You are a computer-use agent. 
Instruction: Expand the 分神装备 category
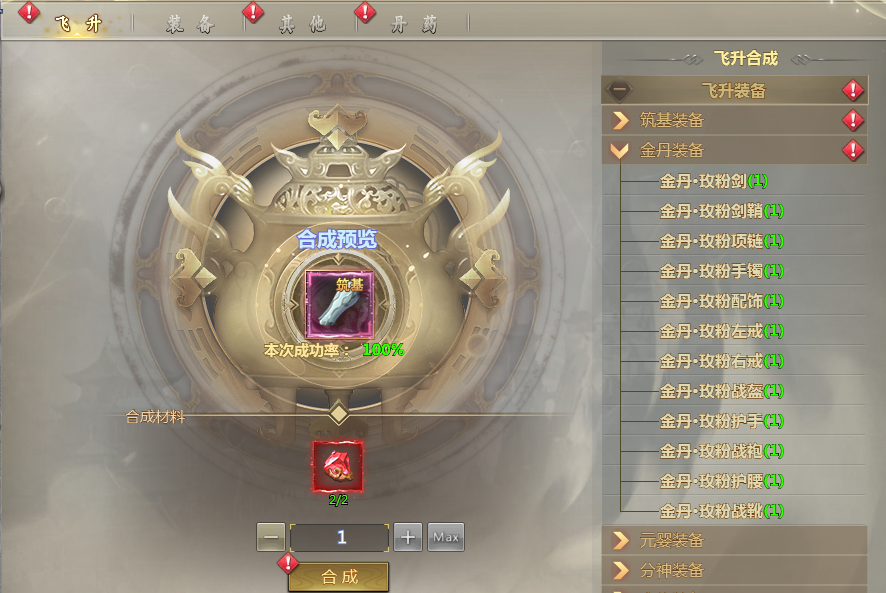(734, 571)
